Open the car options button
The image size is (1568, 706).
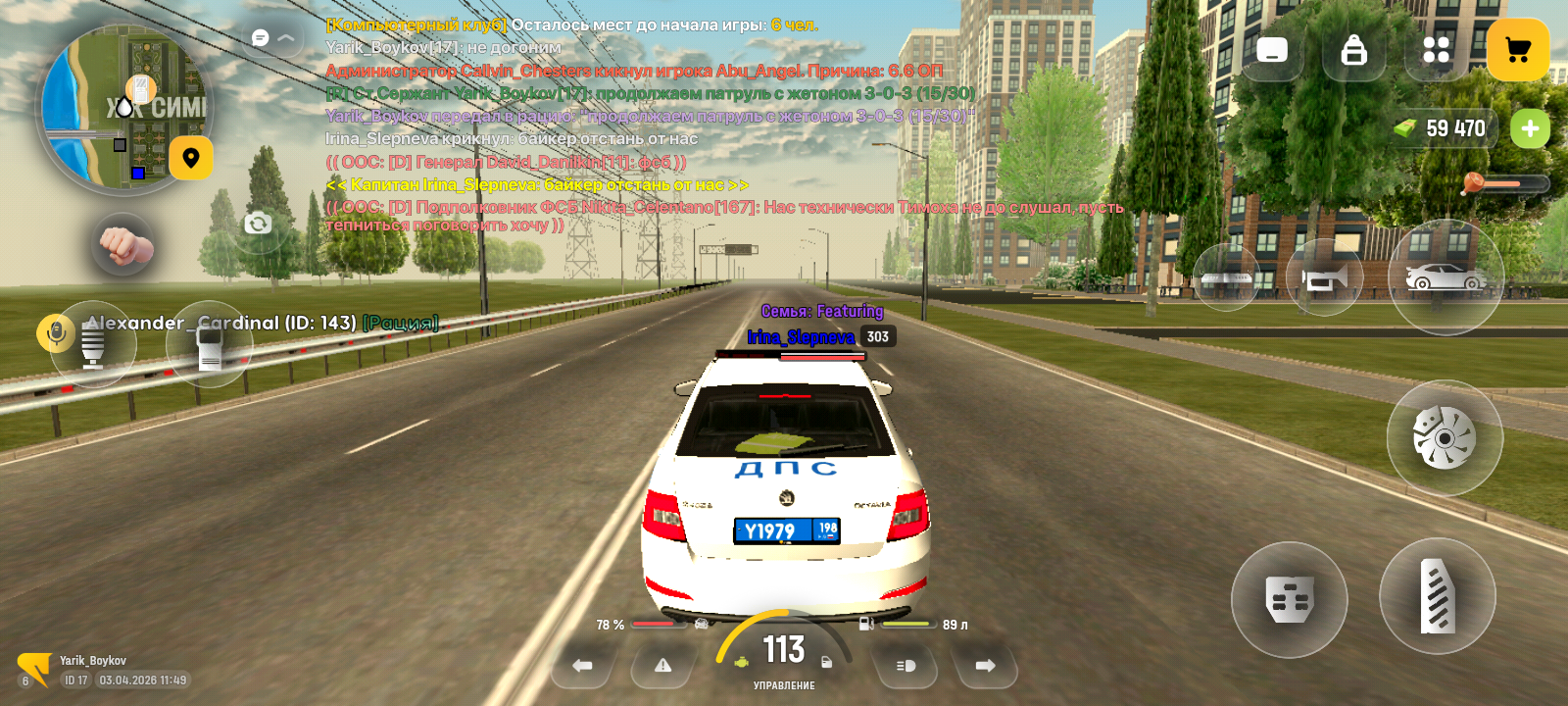pos(1445,278)
